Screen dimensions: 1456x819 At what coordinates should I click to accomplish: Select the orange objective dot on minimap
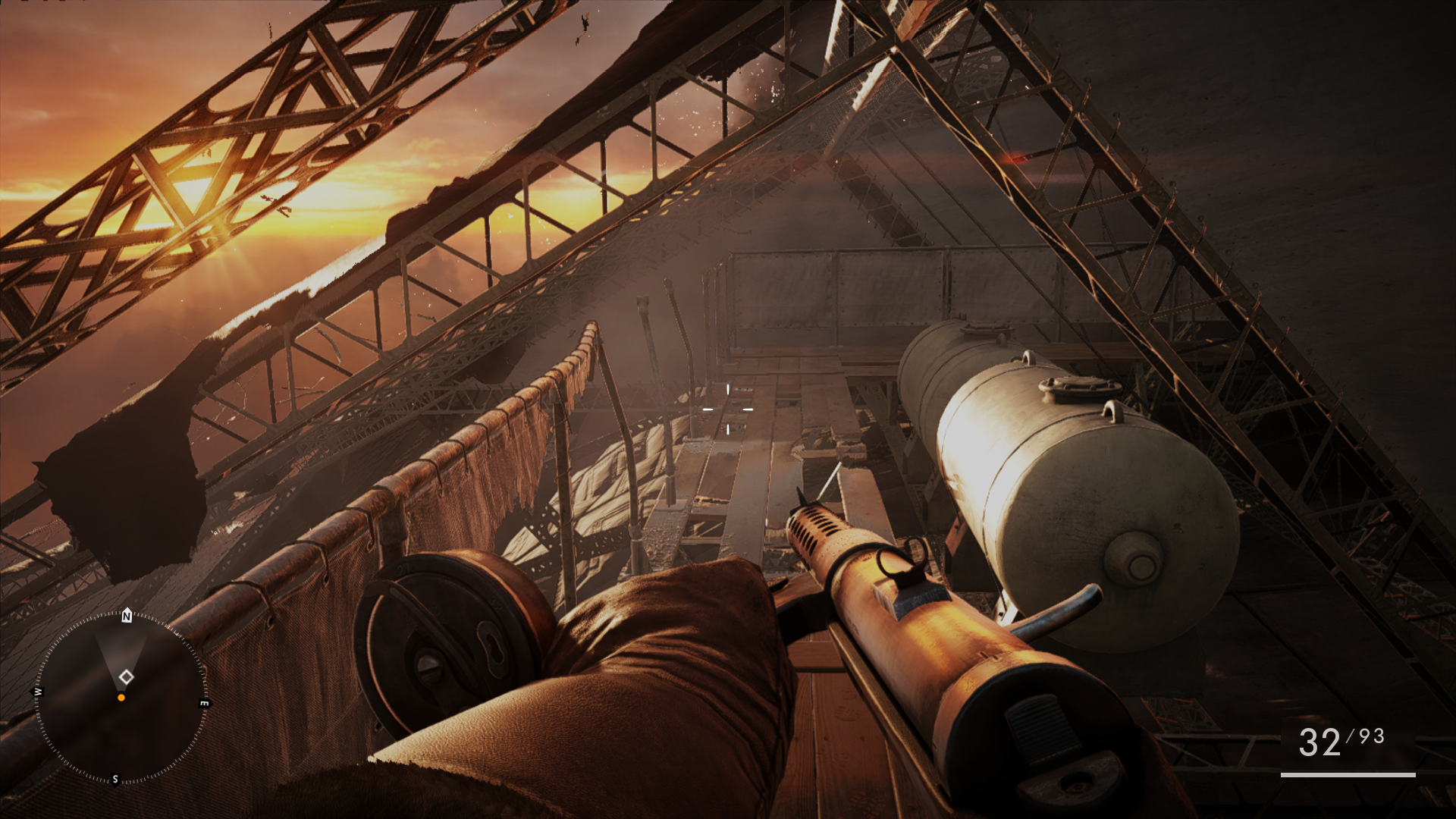[121, 698]
